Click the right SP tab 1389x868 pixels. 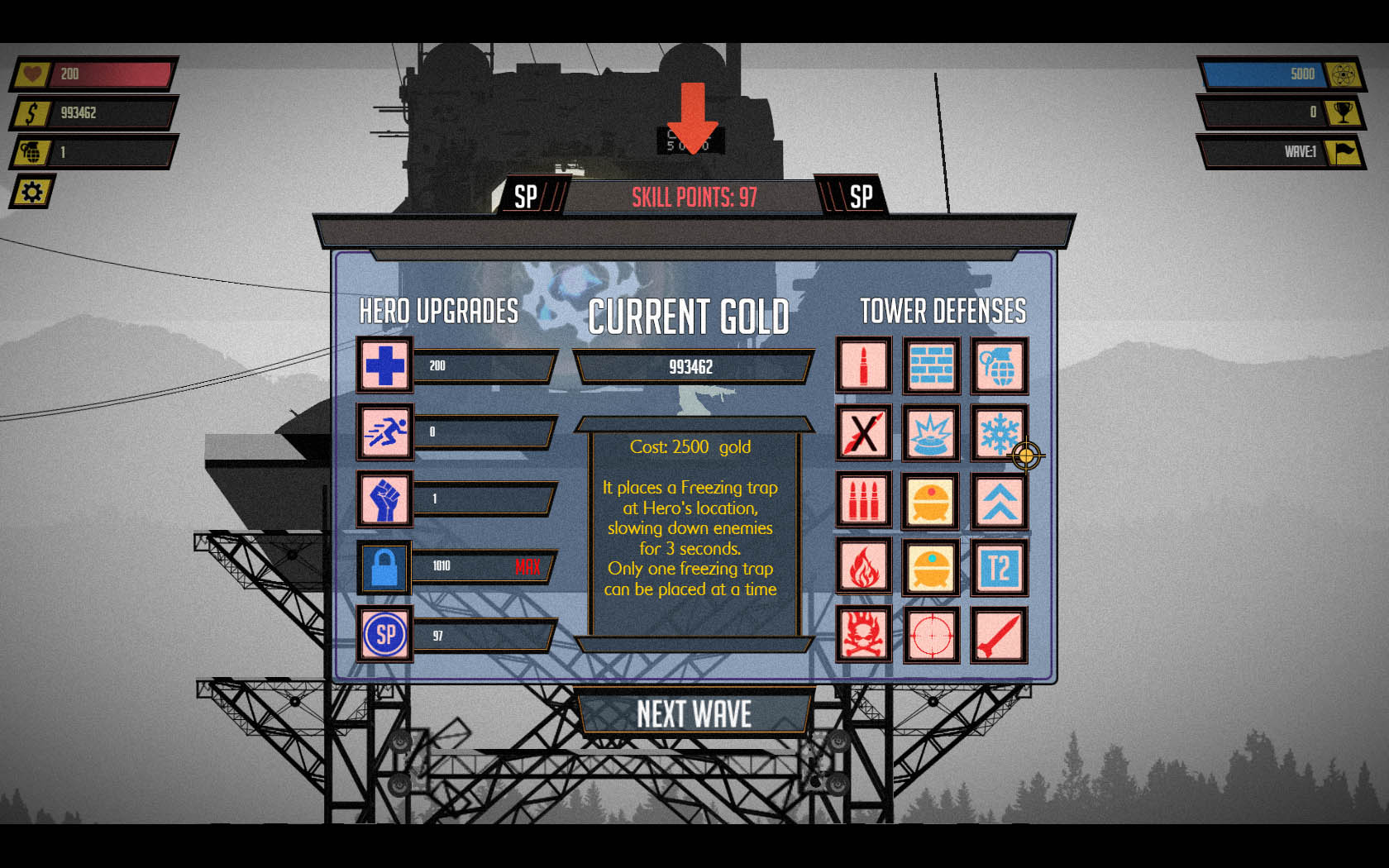pyautogui.click(x=862, y=197)
